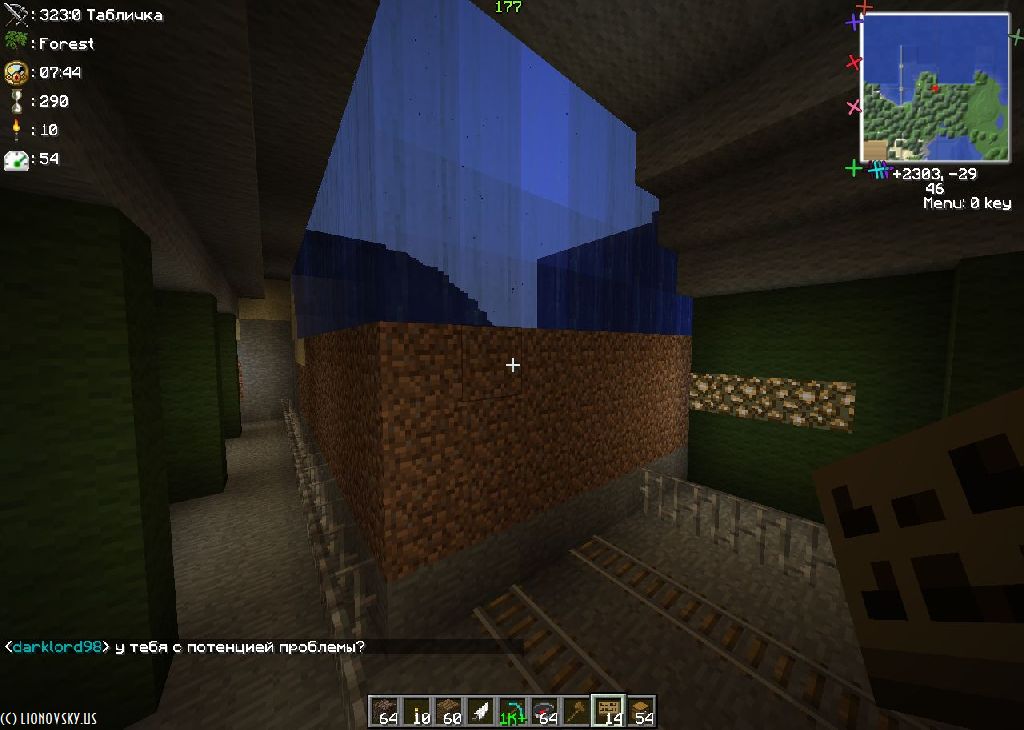Click the purple waypoint marker beside the minimap
The height and width of the screenshot is (730, 1024).
pos(853,22)
